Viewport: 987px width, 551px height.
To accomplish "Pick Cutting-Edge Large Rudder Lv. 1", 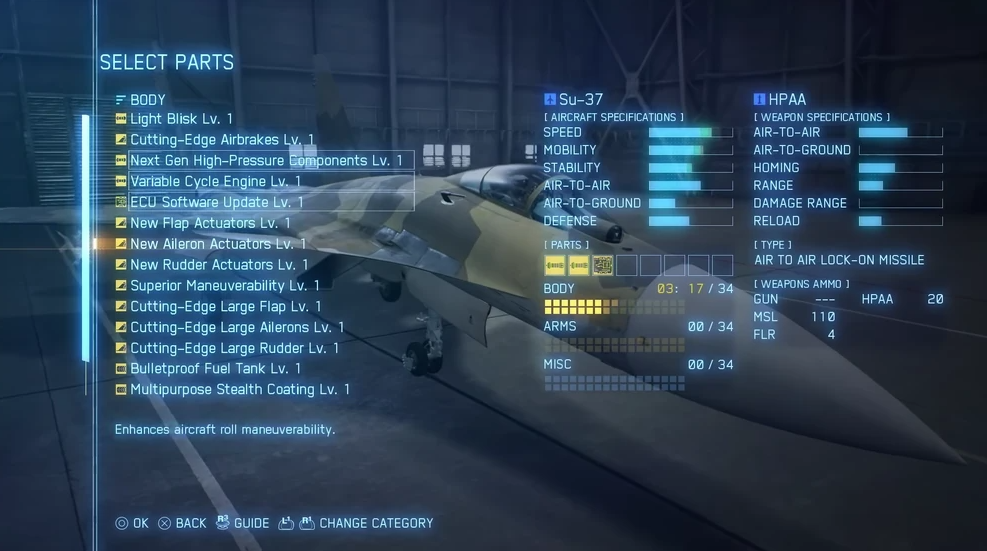I will pyautogui.click(x=234, y=348).
